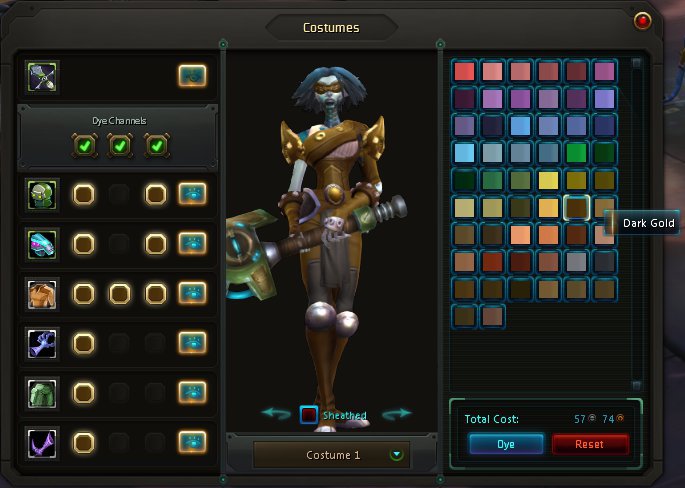Pick the bright yellow dye swatch

coord(548,180)
